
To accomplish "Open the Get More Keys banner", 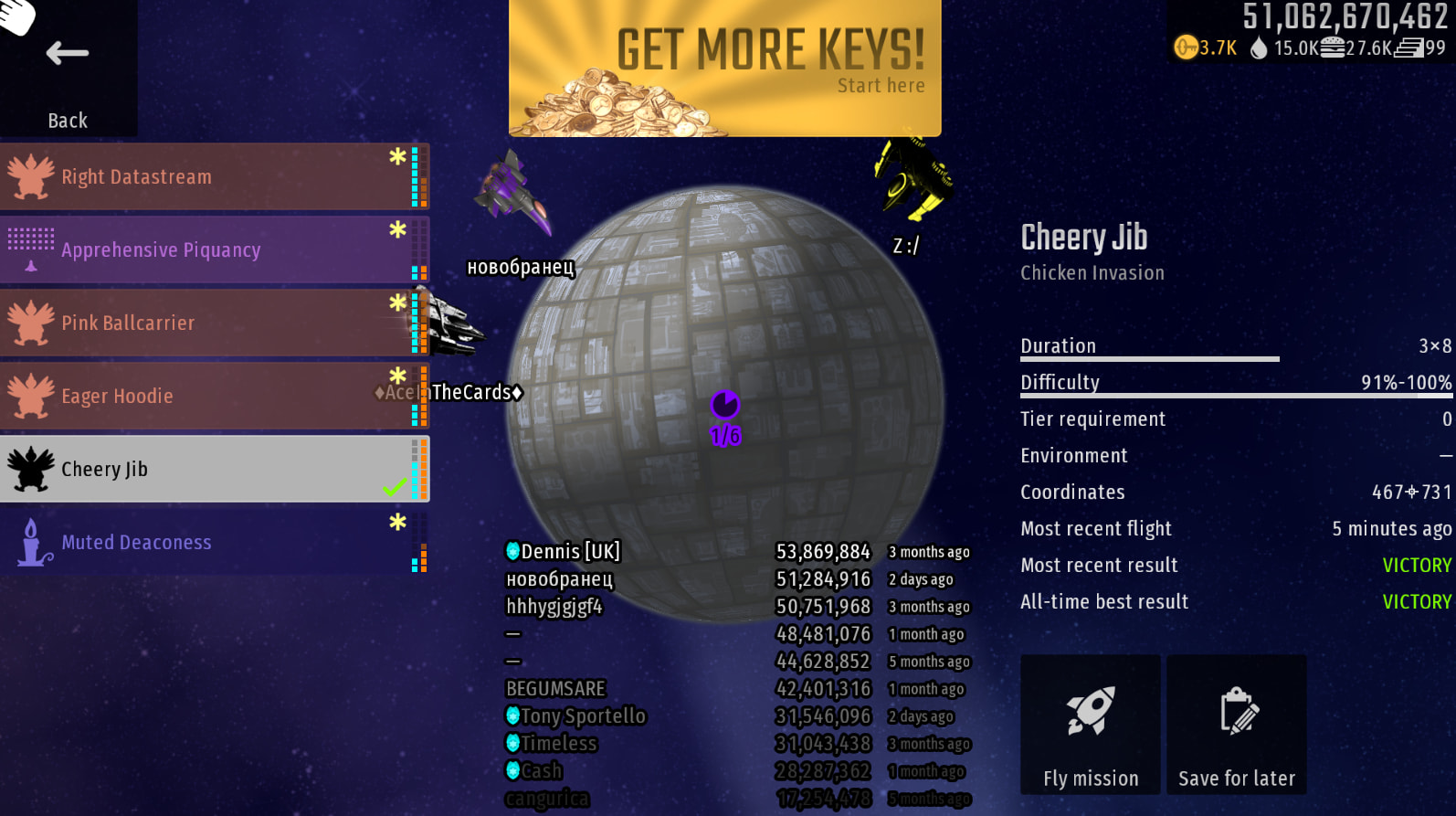I will click(x=724, y=69).
